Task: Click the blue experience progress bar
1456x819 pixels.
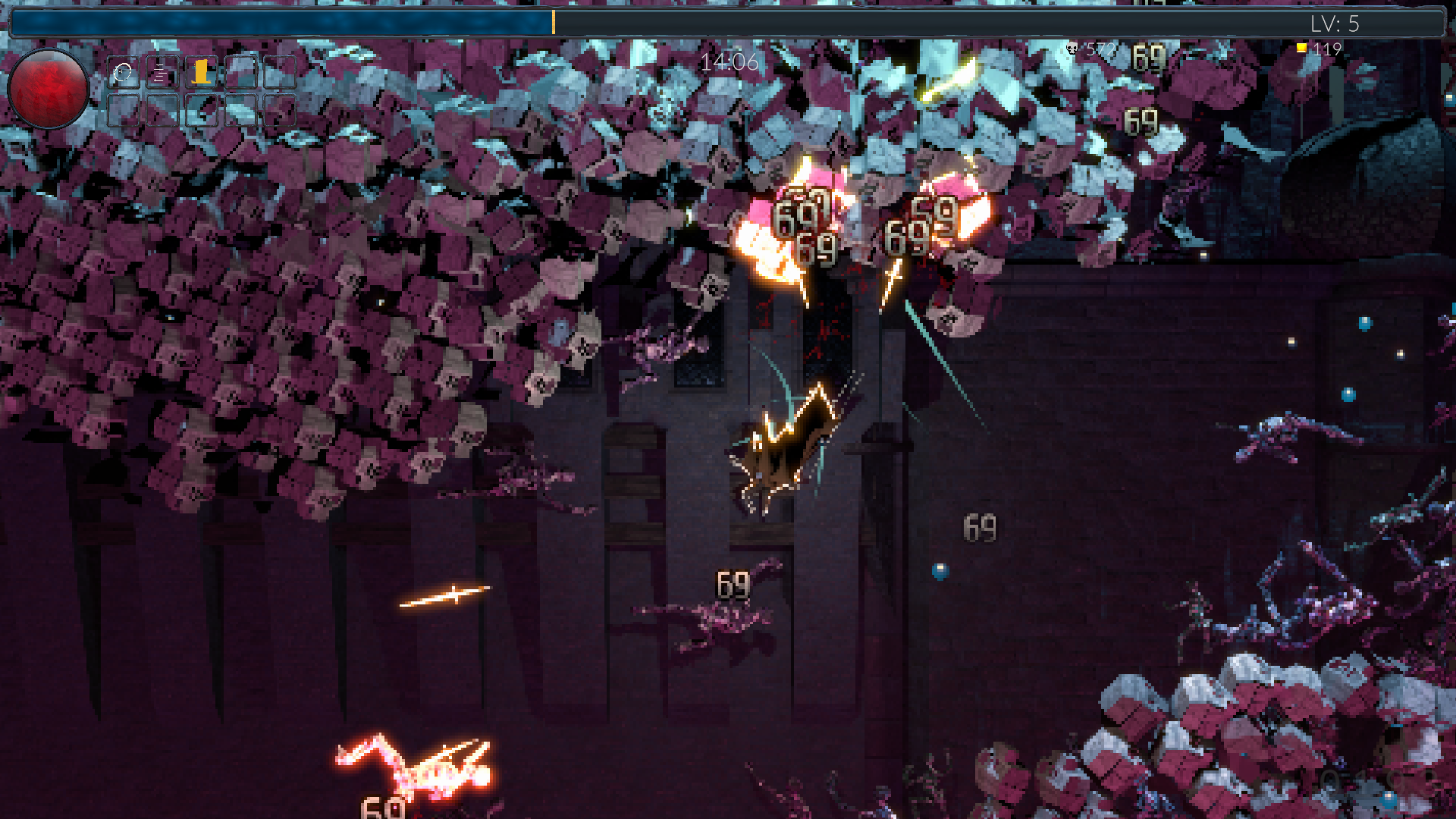Action: pos(281,23)
